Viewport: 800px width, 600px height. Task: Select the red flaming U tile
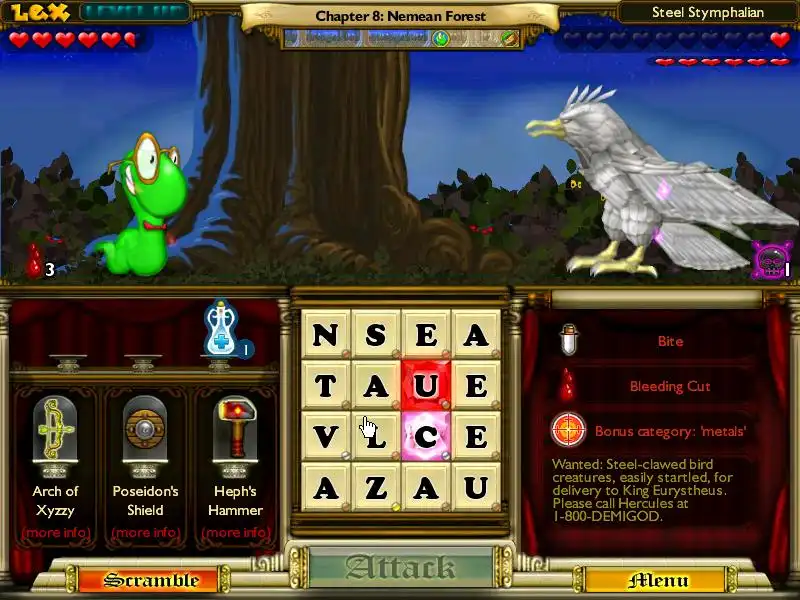point(426,385)
